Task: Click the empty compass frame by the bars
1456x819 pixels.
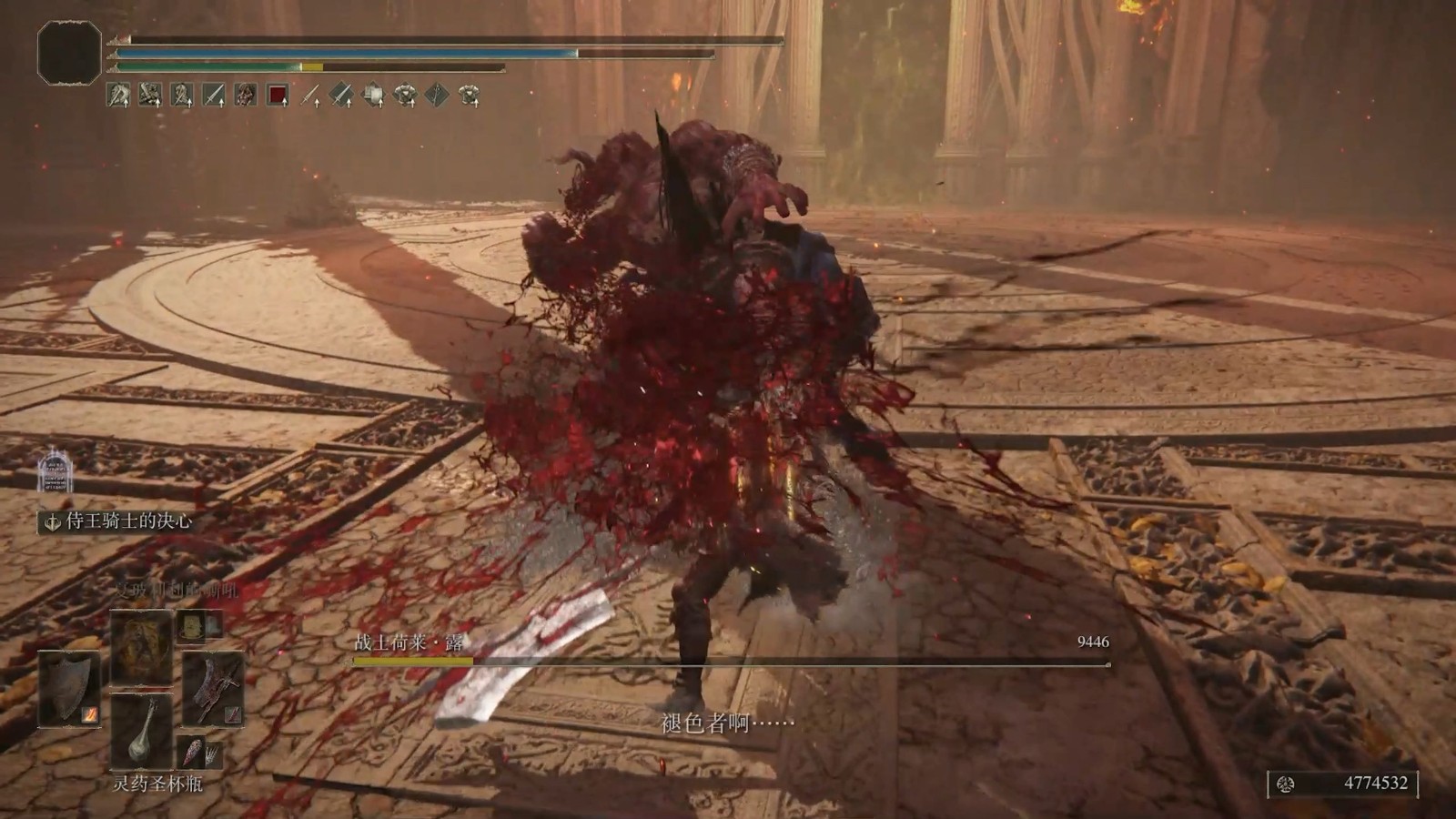Action: (69, 53)
